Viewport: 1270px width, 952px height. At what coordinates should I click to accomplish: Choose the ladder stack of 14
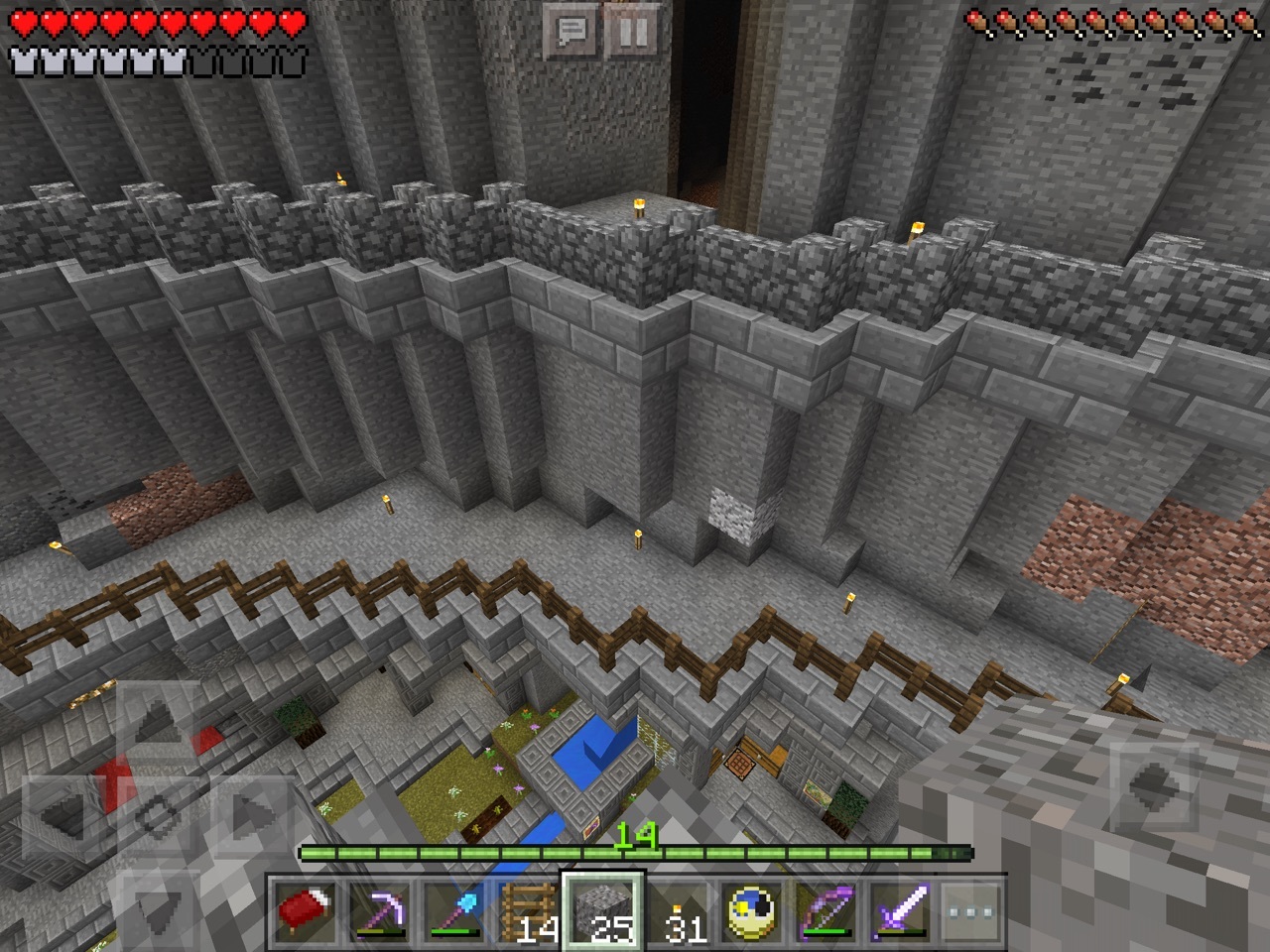[529, 909]
